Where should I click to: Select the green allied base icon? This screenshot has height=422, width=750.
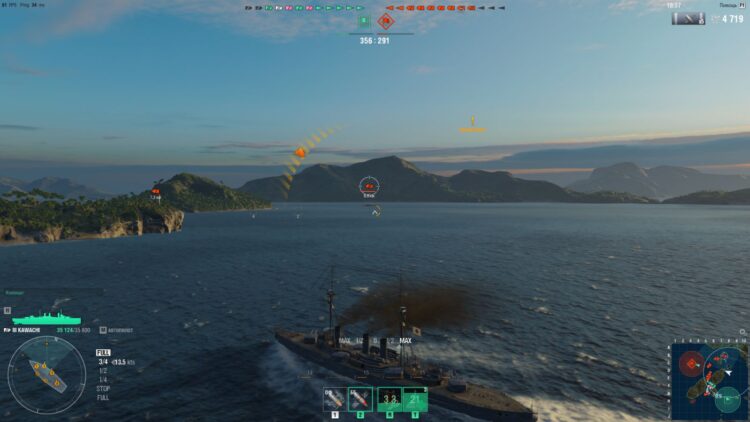pyautogui.click(x=363, y=21)
